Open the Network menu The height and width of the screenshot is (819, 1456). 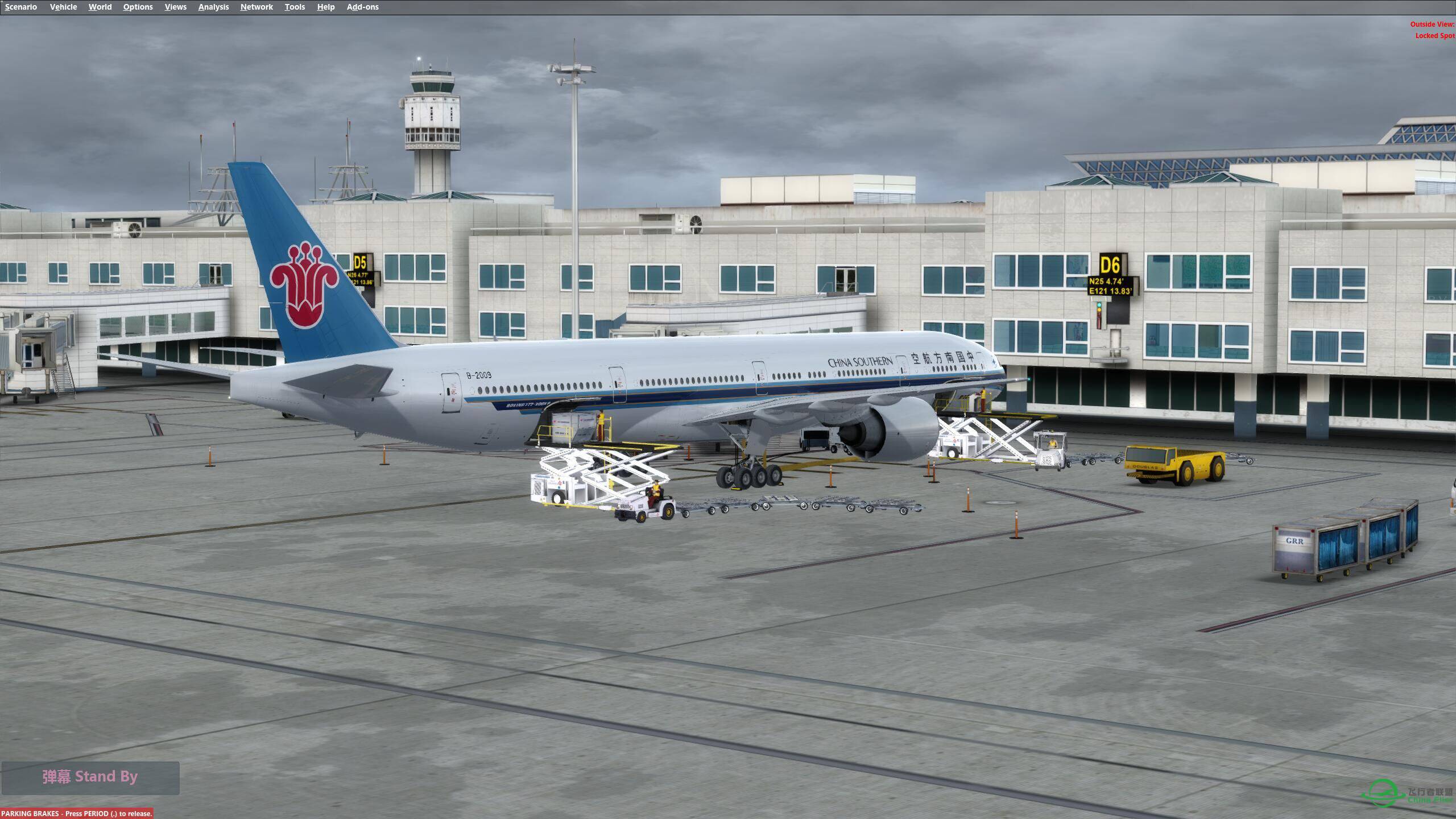(x=256, y=6)
